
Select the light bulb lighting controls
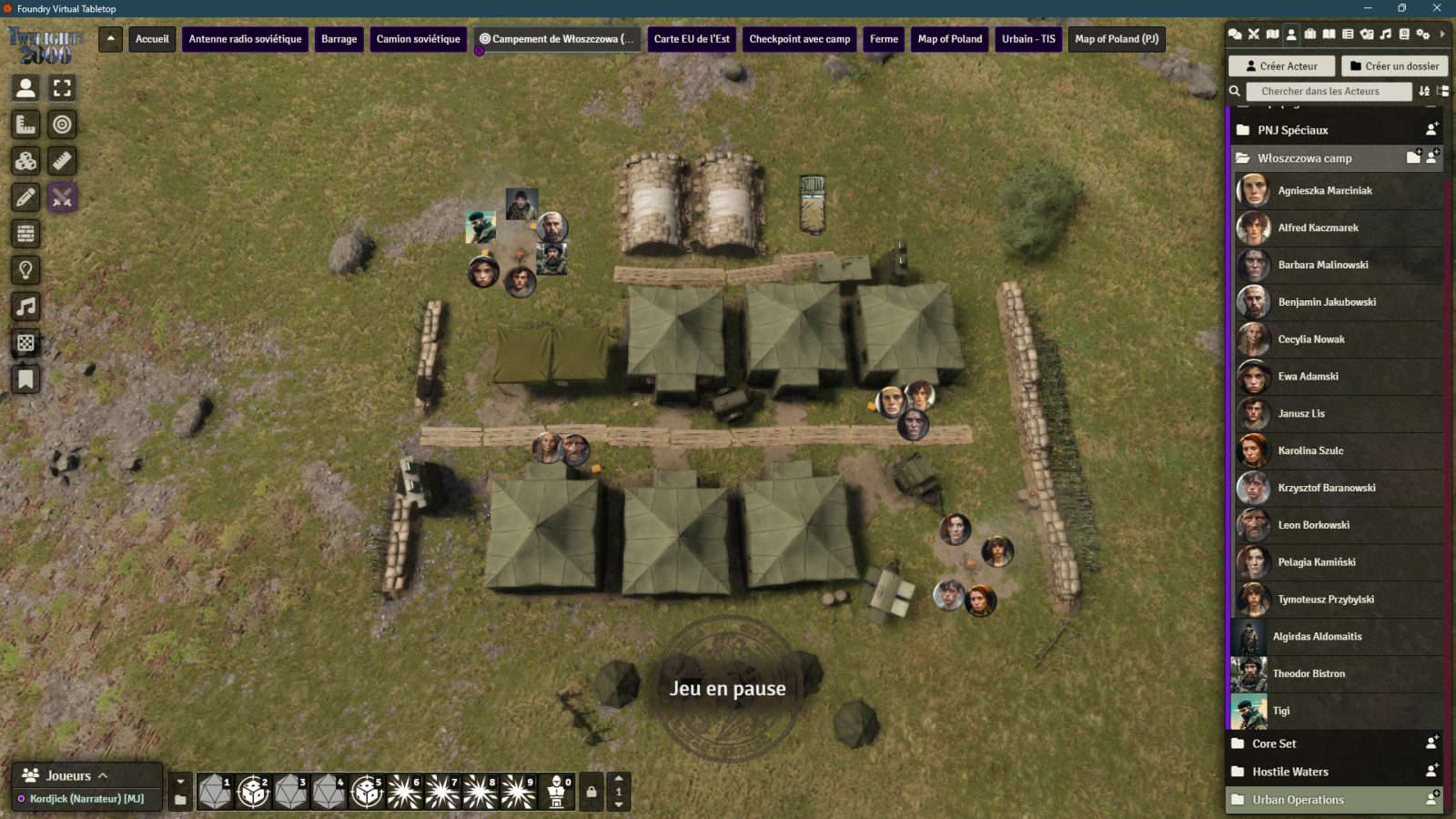tap(25, 270)
